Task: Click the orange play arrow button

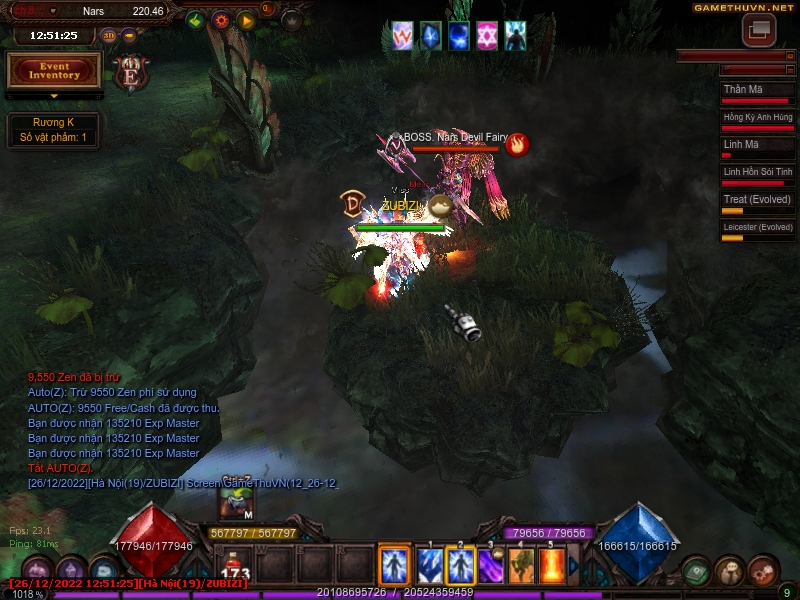Action: coord(247,19)
